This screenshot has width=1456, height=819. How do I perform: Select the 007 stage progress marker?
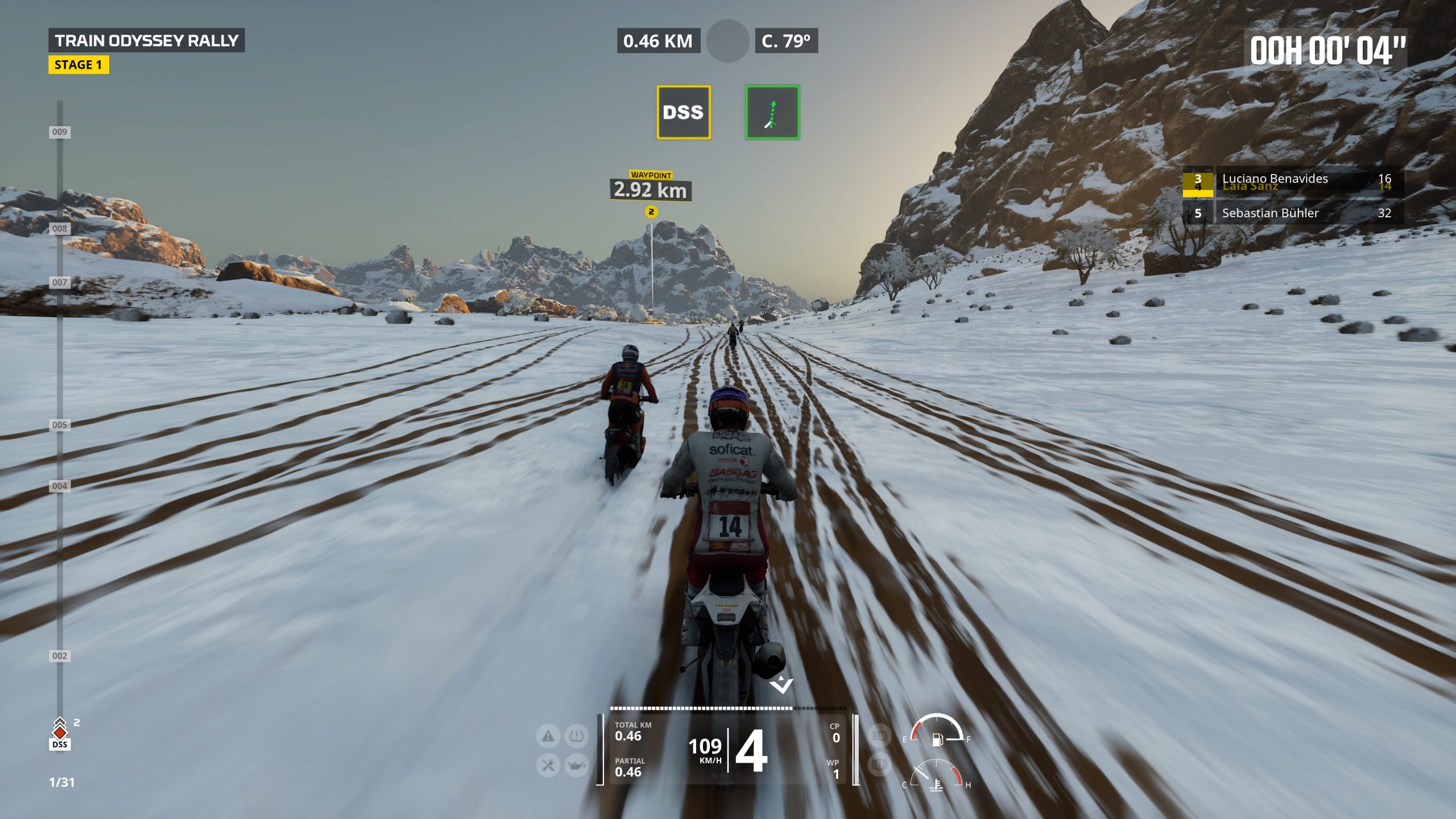[60, 282]
